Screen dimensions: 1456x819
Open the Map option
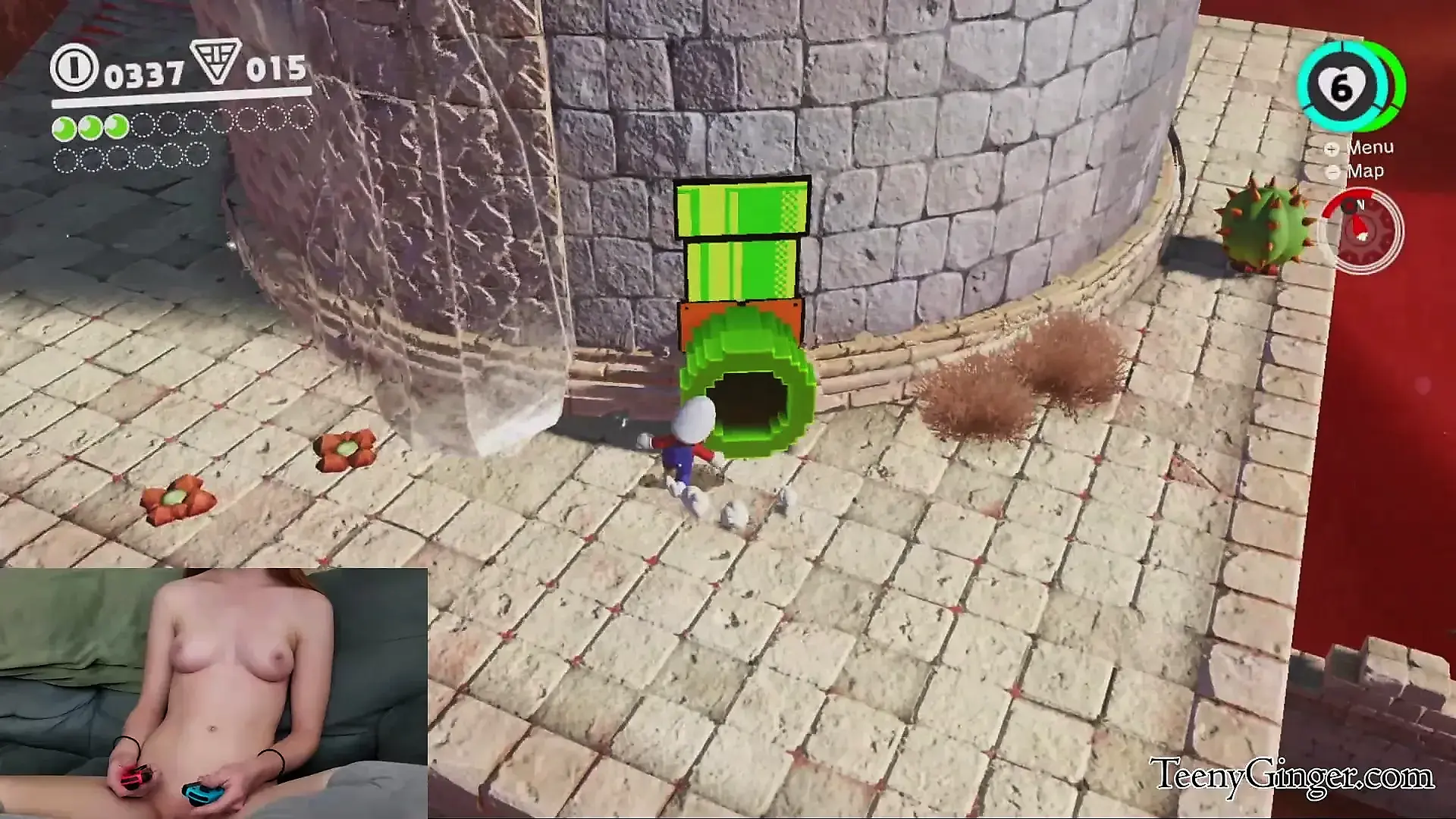[x=1364, y=171]
